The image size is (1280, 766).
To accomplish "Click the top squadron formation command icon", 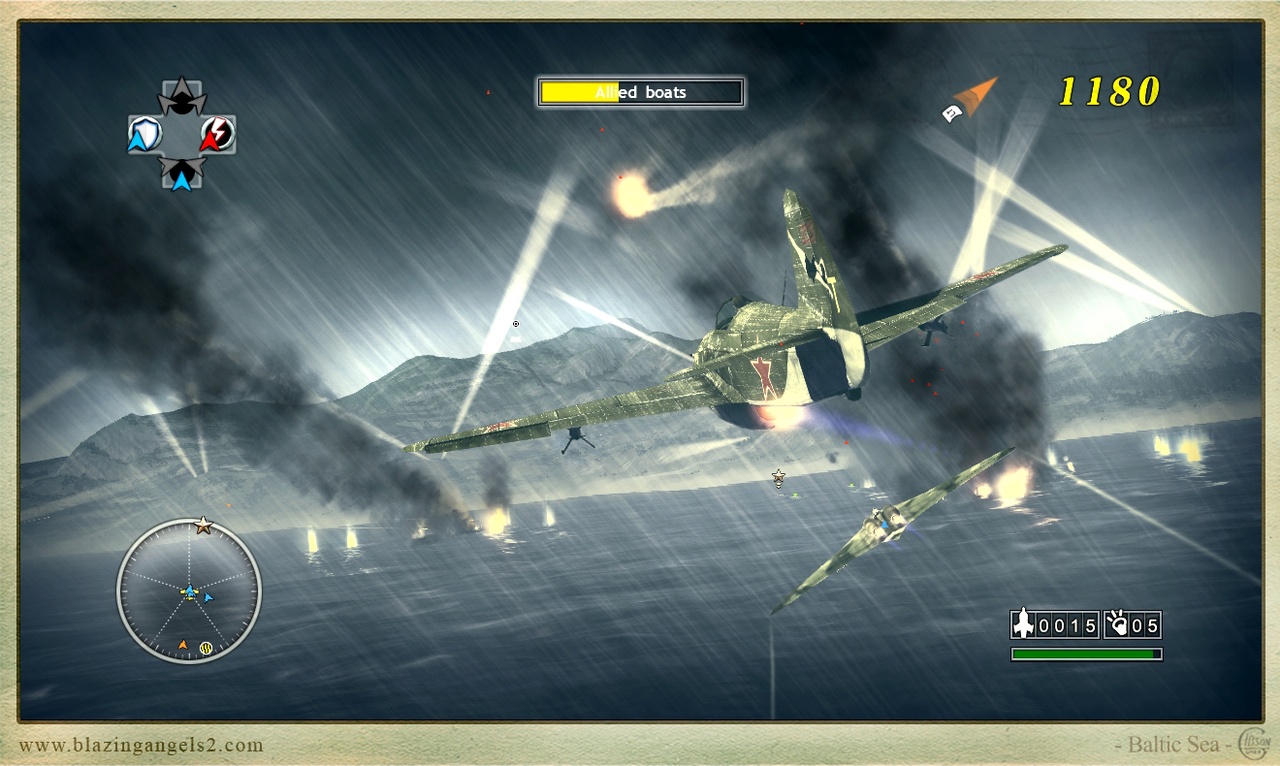I will [x=183, y=97].
